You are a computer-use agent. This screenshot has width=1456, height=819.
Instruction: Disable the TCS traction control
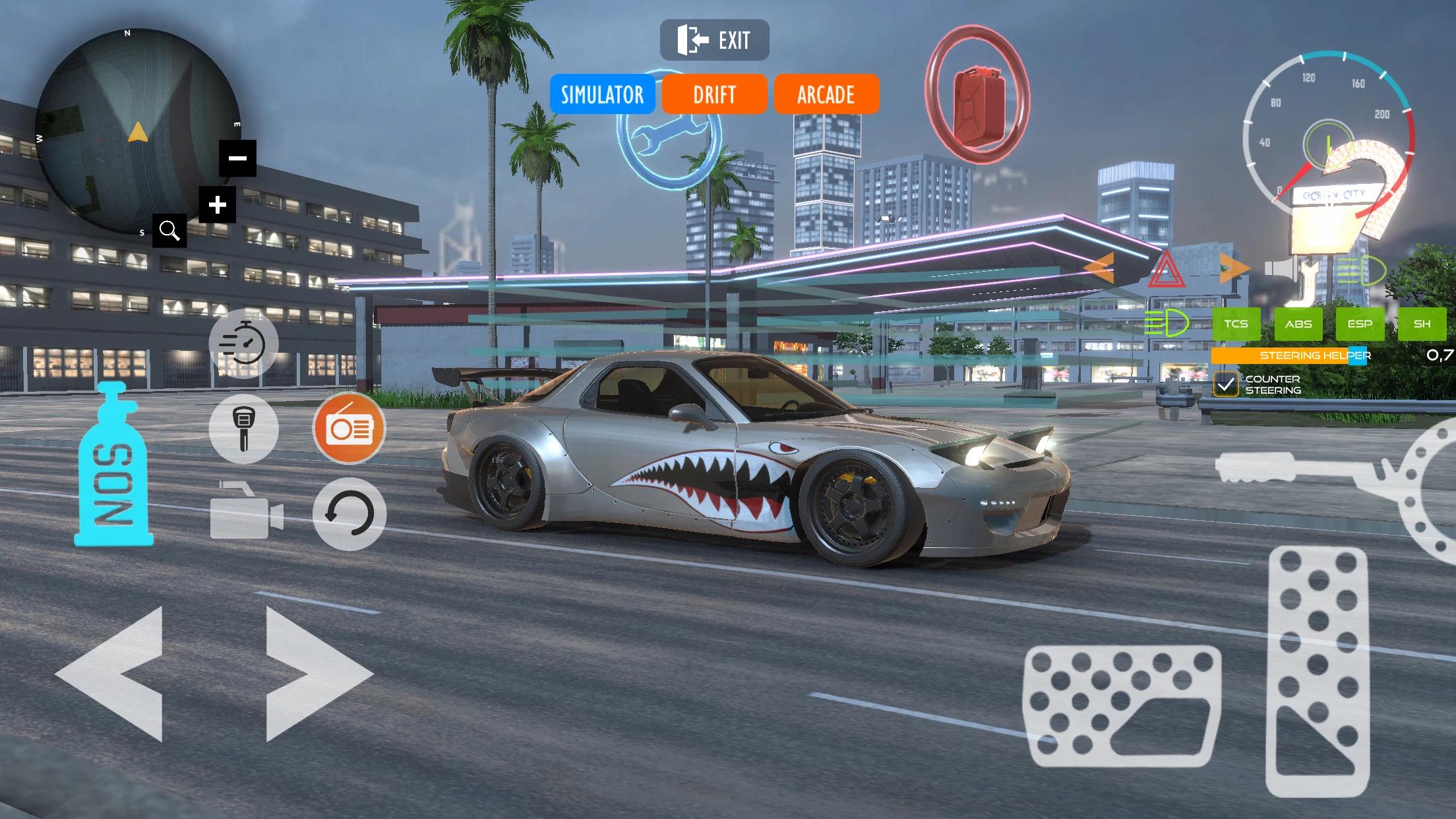tap(1236, 324)
